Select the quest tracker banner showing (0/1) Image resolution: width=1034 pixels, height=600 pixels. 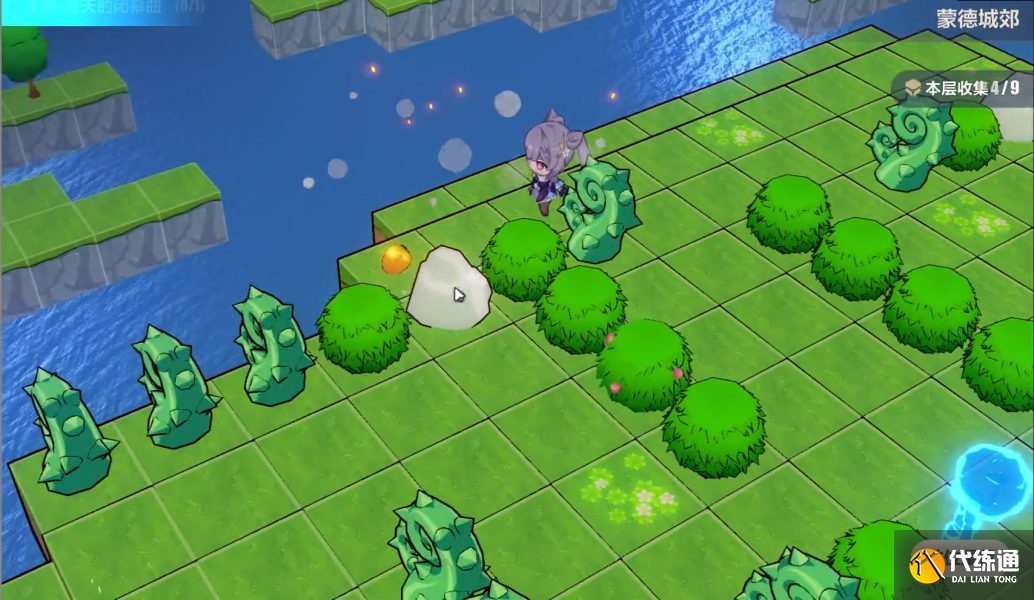tap(110, 8)
